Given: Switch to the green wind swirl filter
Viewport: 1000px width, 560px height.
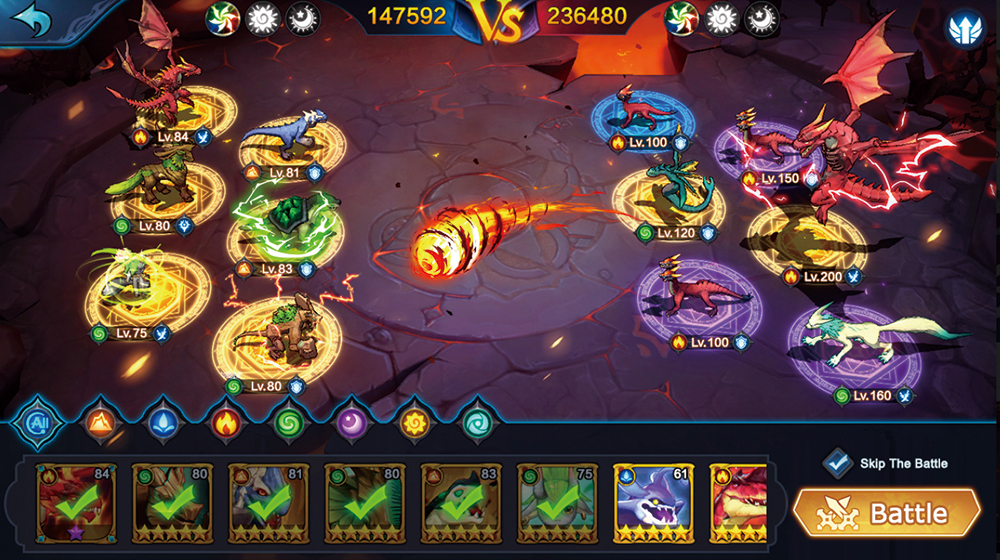Looking at the screenshot, I should (x=288, y=423).
